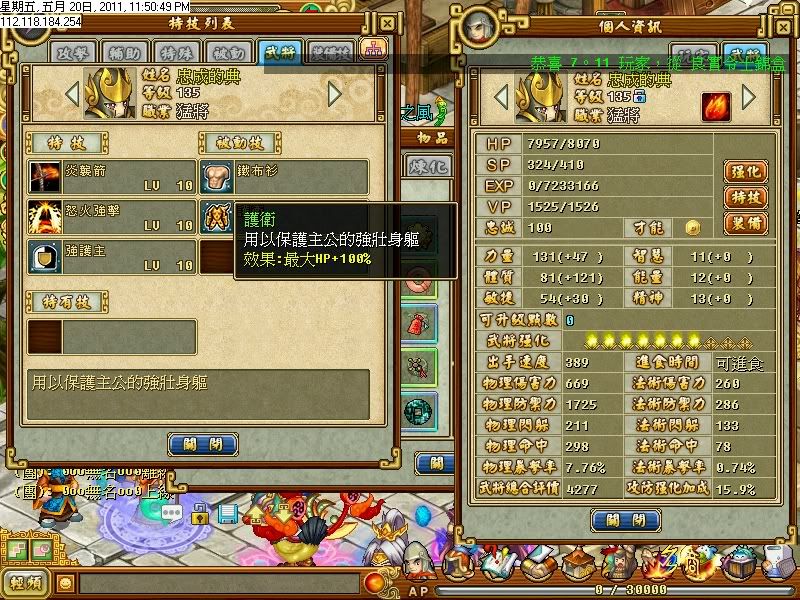Choose the 怒火強擊 skill
800x600 pixels.
point(110,216)
